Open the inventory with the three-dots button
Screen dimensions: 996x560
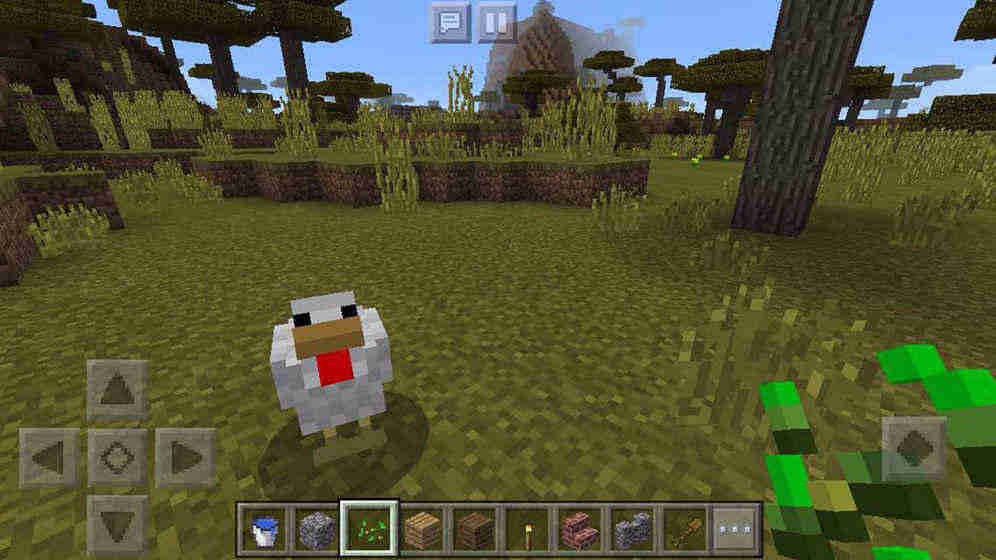(735, 528)
